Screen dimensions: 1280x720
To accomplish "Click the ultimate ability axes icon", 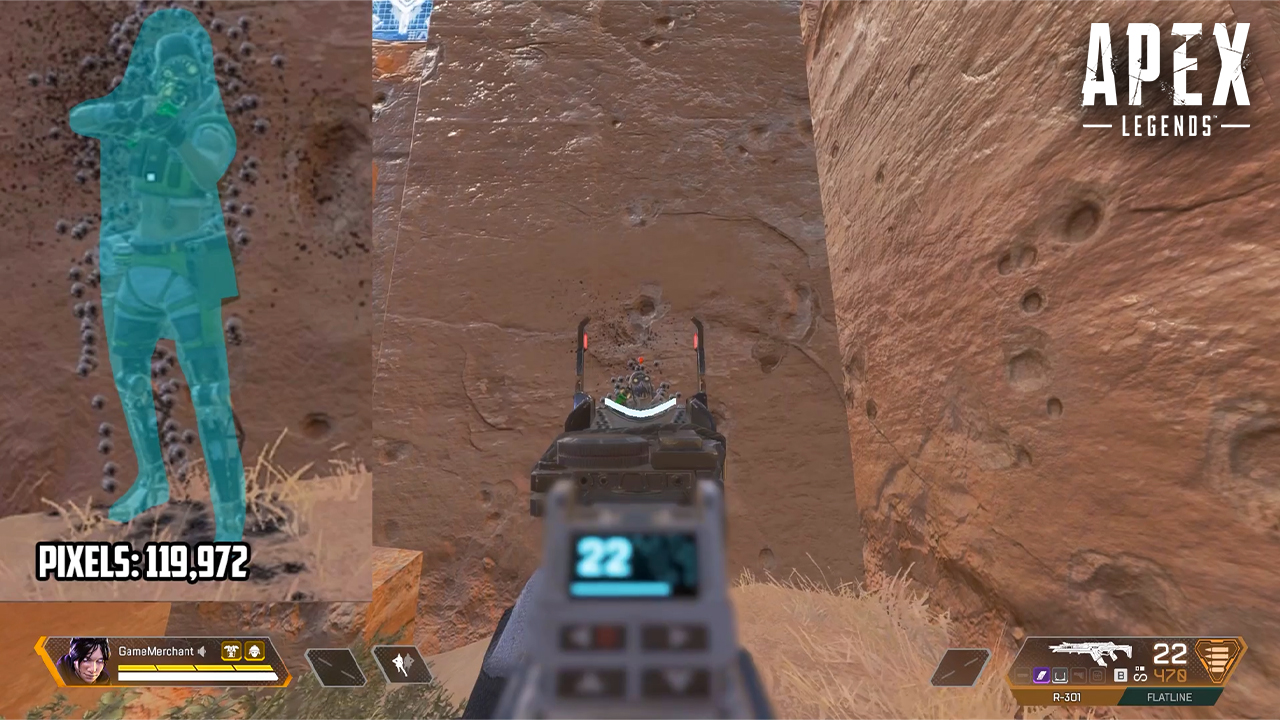I will pyautogui.click(x=402, y=665).
